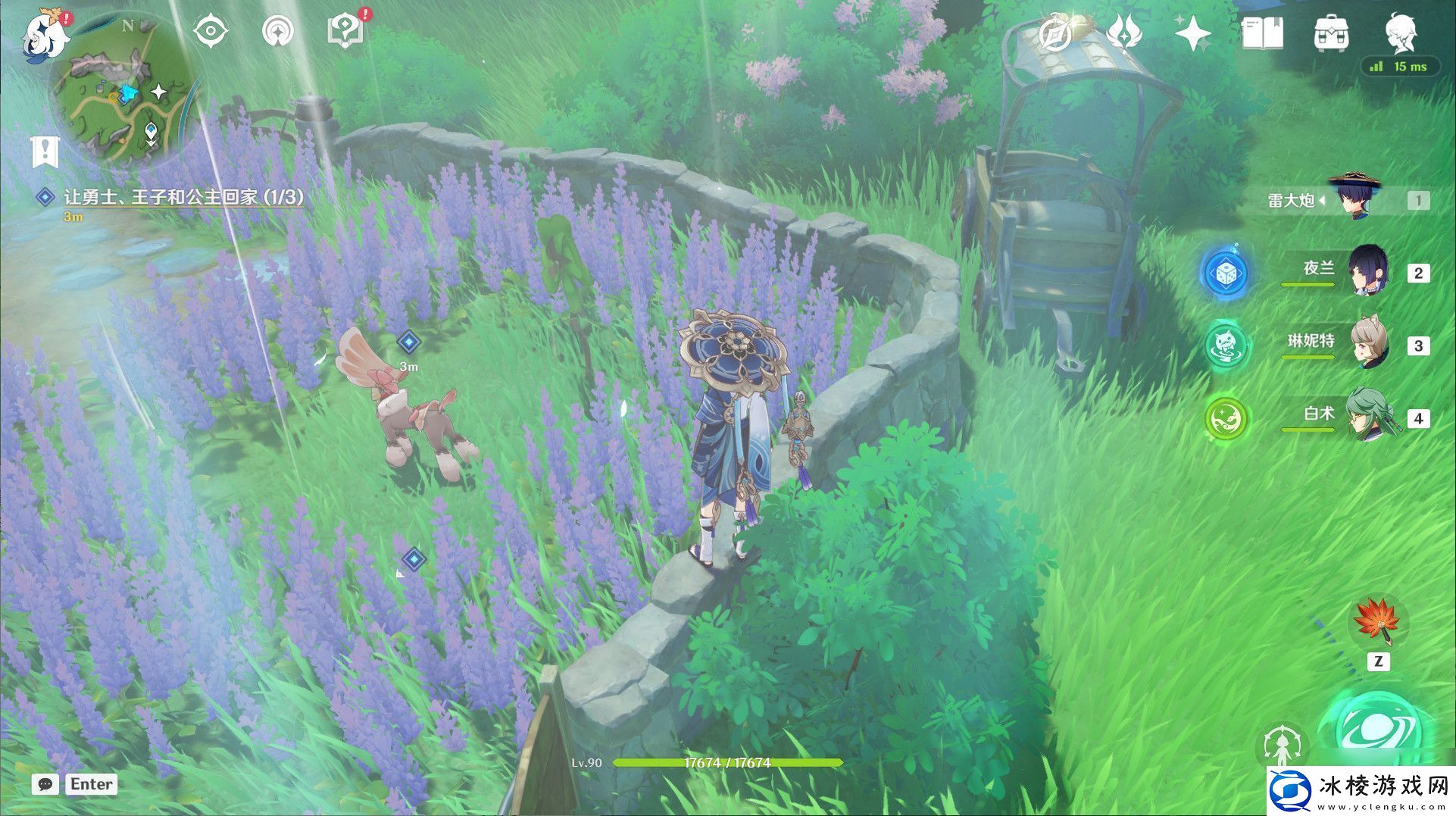Open the eye-shaped events icon

coord(211,33)
